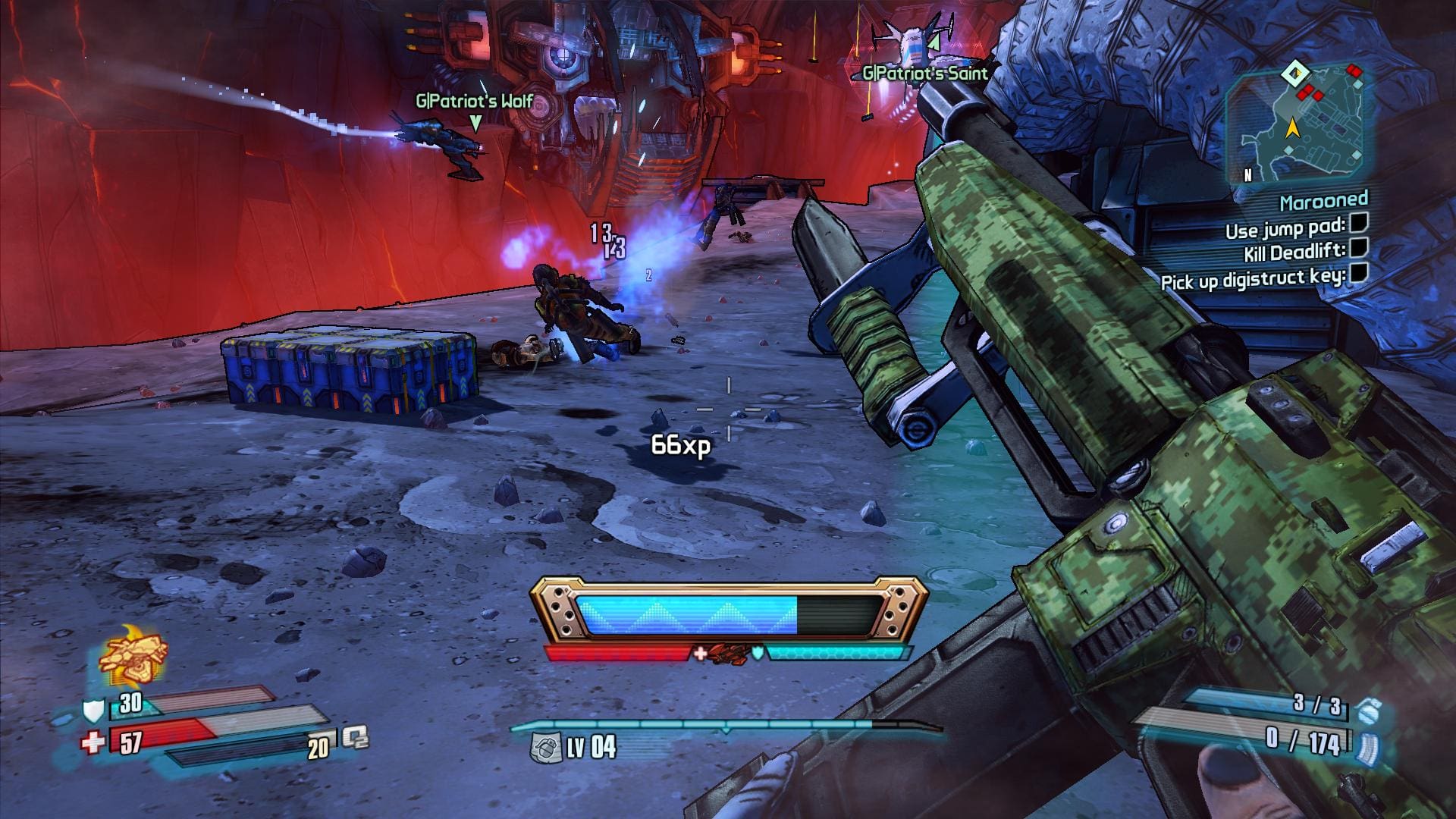Select the G|Patriot's Wolf name marker
This screenshot has width=1456, height=819.
[x=475, y=101]
